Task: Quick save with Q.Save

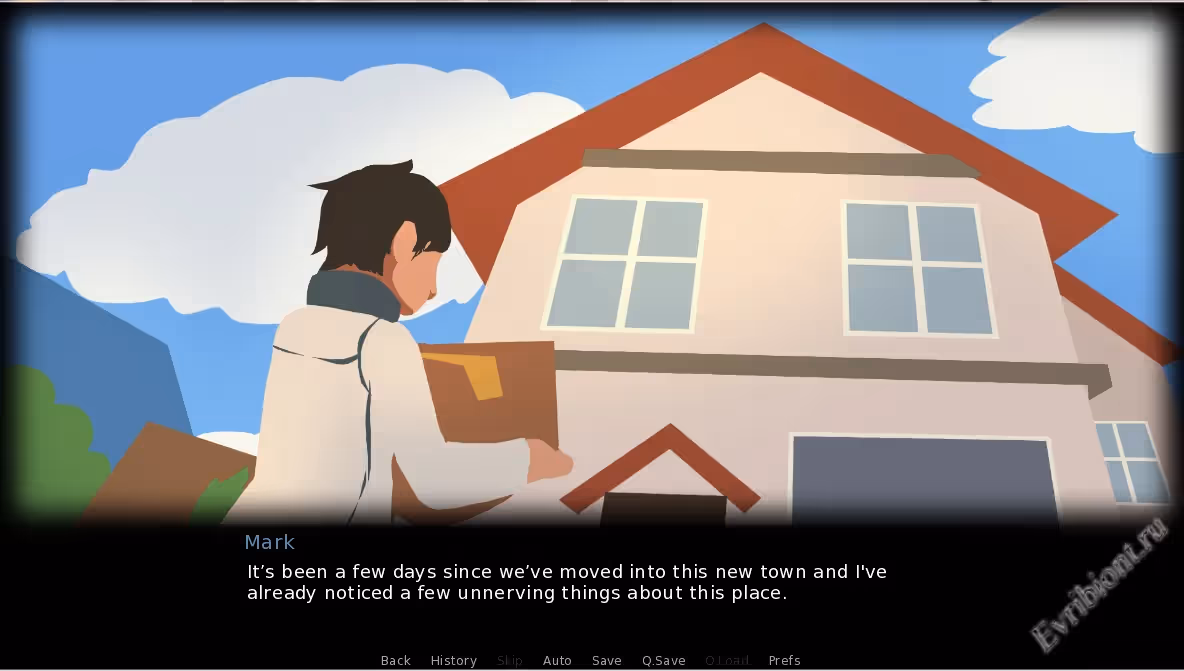Action: coord(664,660)
